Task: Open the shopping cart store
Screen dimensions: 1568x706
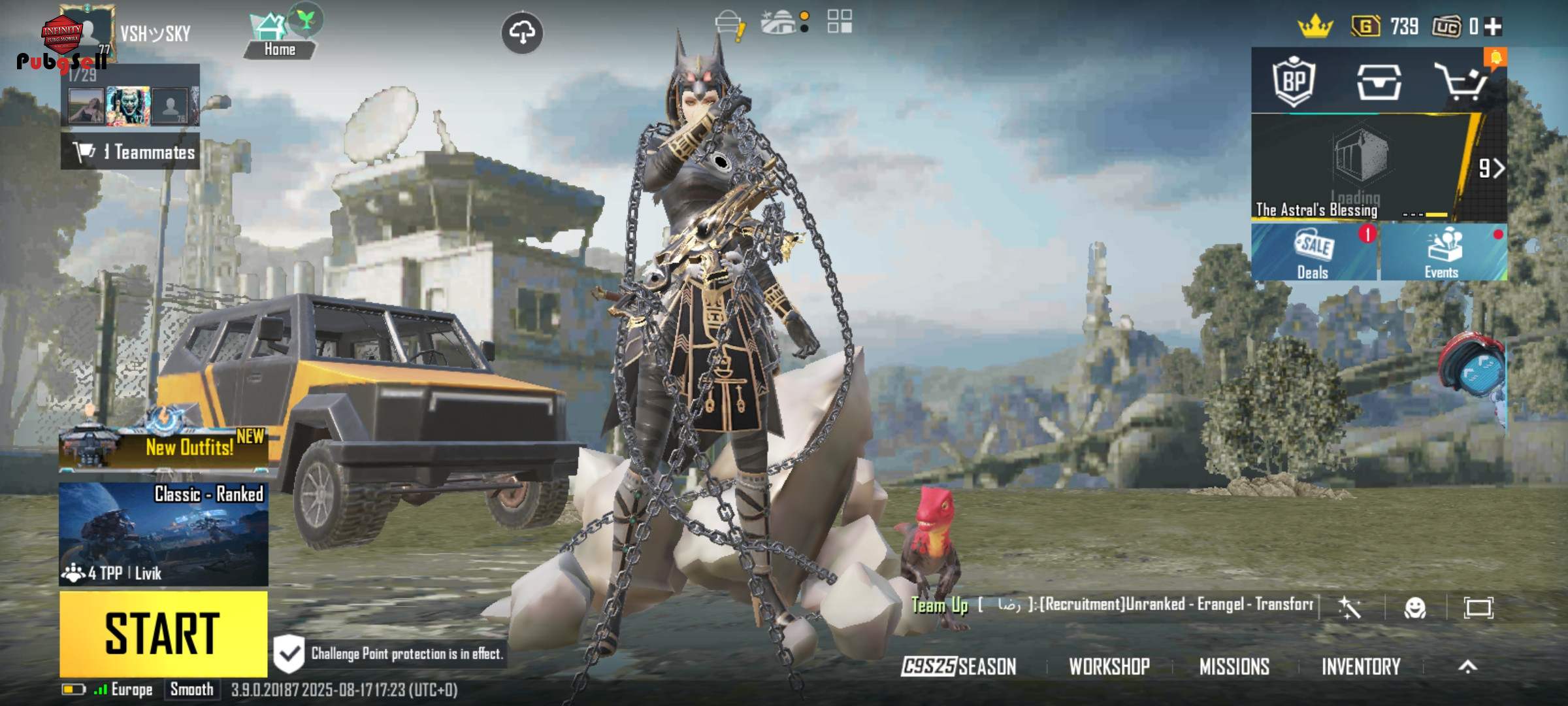Action: coord(1462,82)
